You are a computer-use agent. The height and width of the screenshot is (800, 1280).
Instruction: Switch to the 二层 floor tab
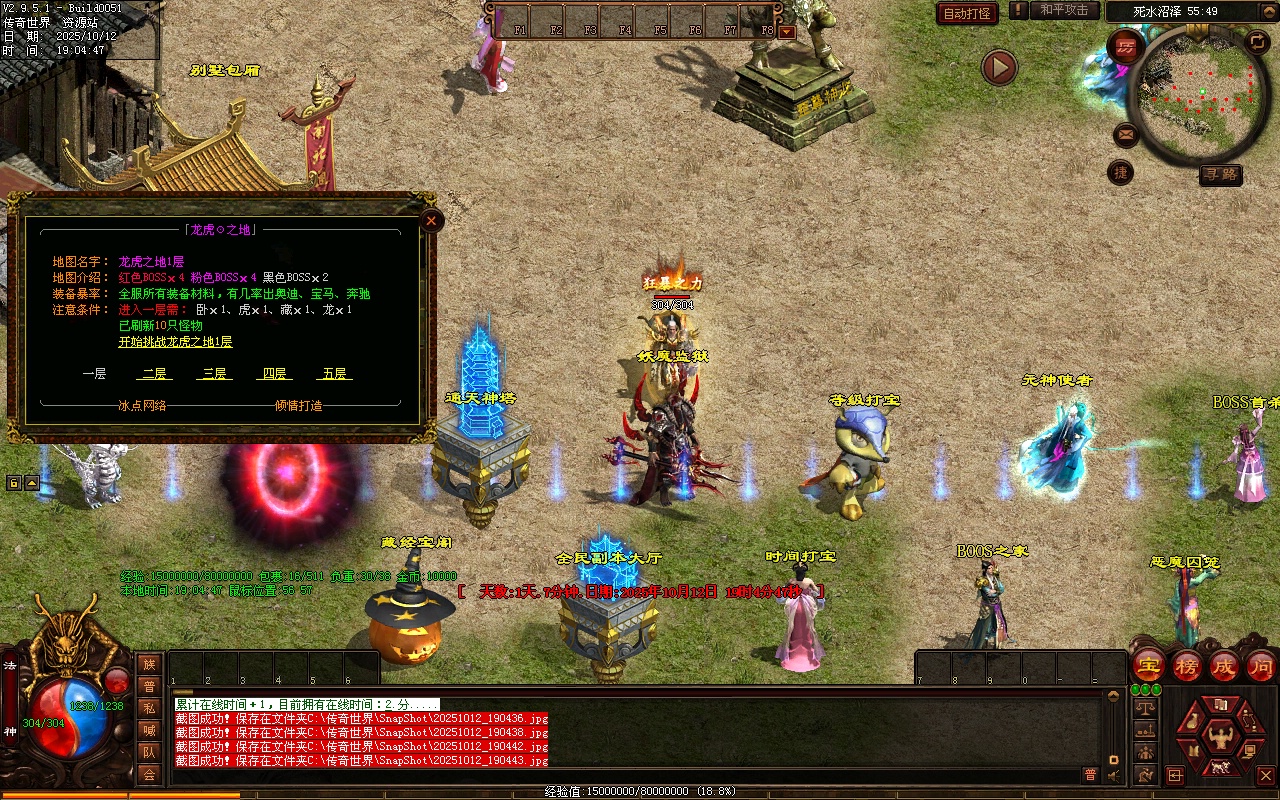[154, 374]
